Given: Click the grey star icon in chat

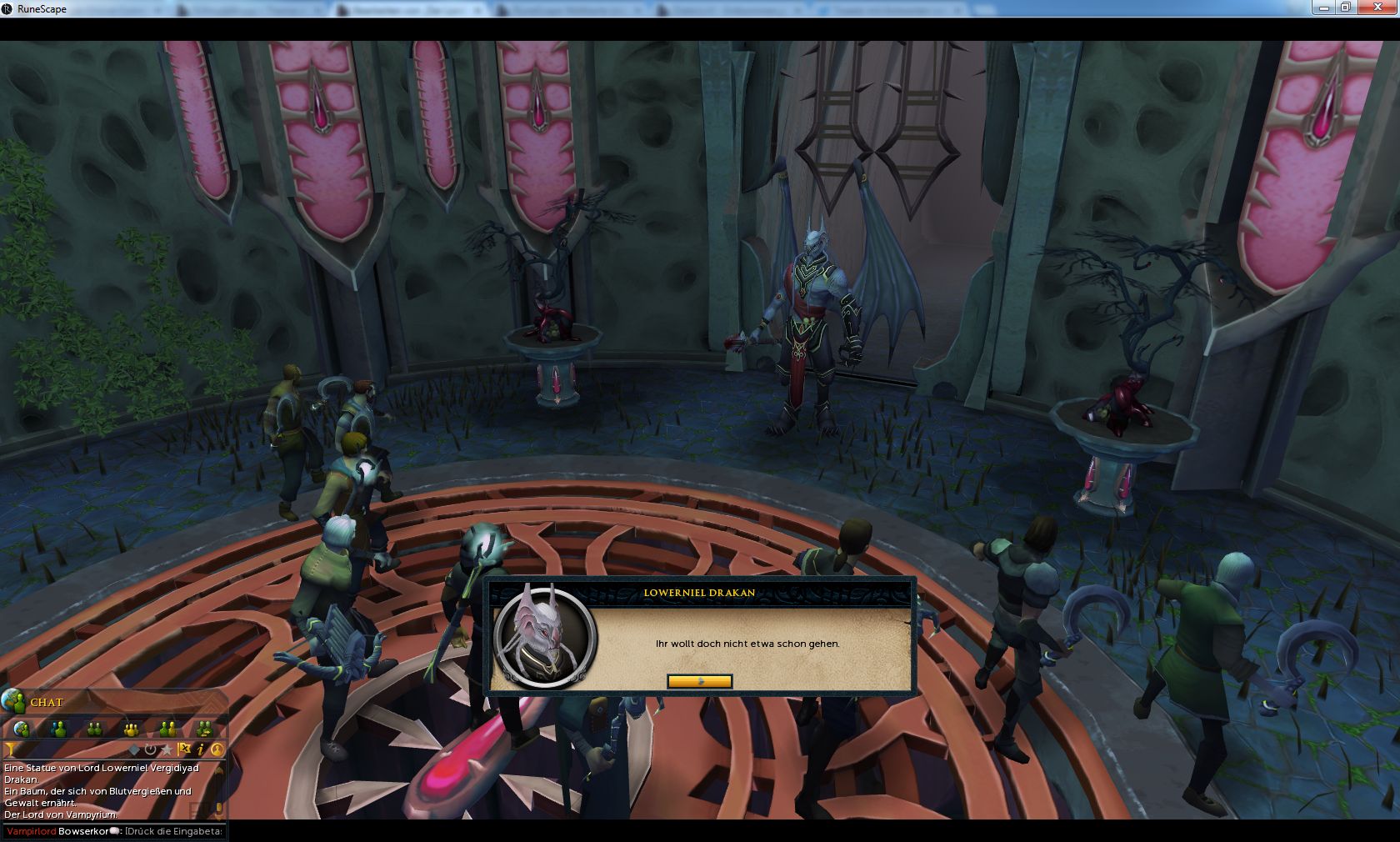Looking at the screenshot, I should click(167, 749).
